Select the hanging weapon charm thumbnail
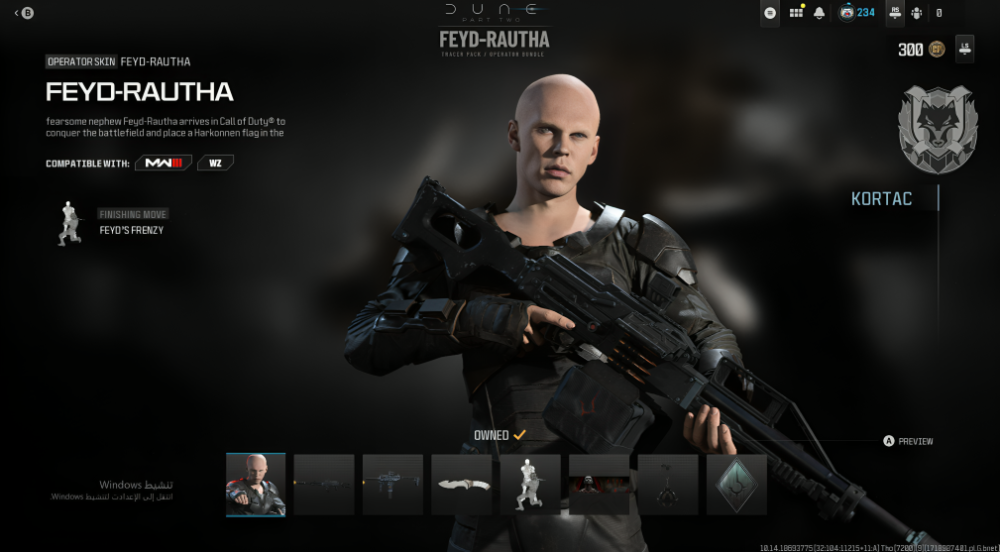Viewport: 1000px width, 552px height. tap(668, 485)
